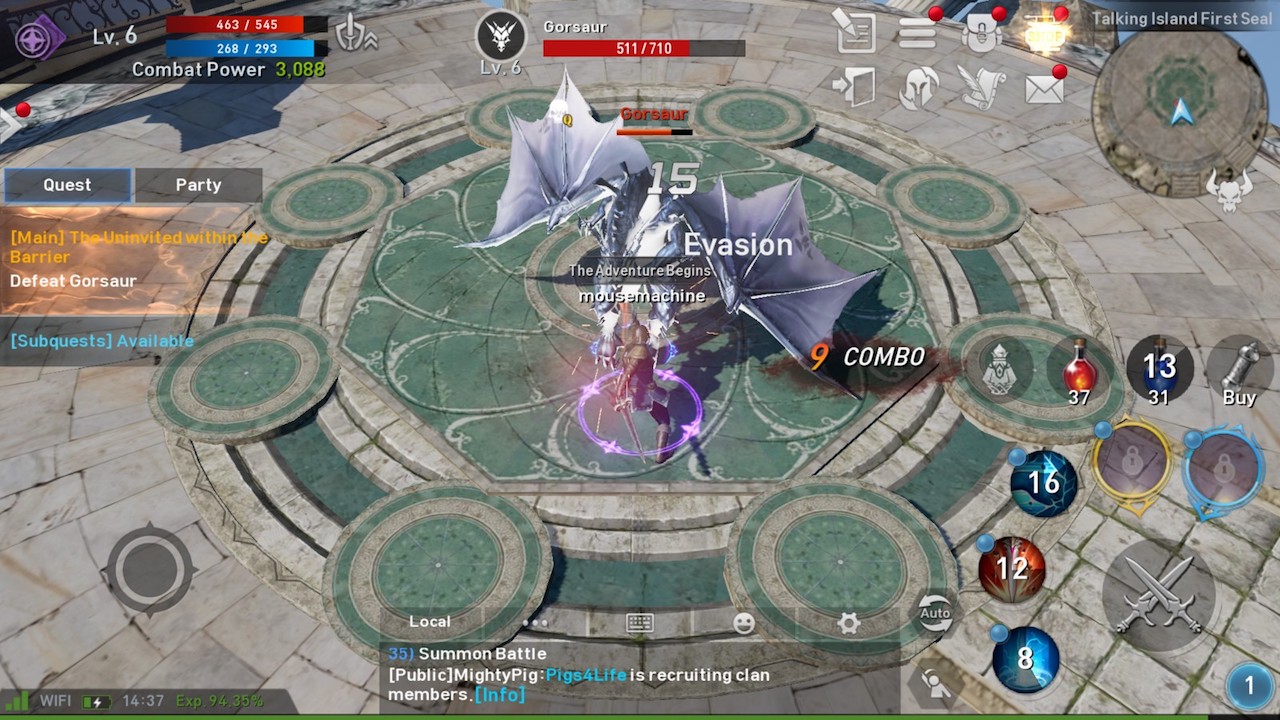Open chat settings gear icon
This screenshot has width=1280, height=720.
click(849, 623)
